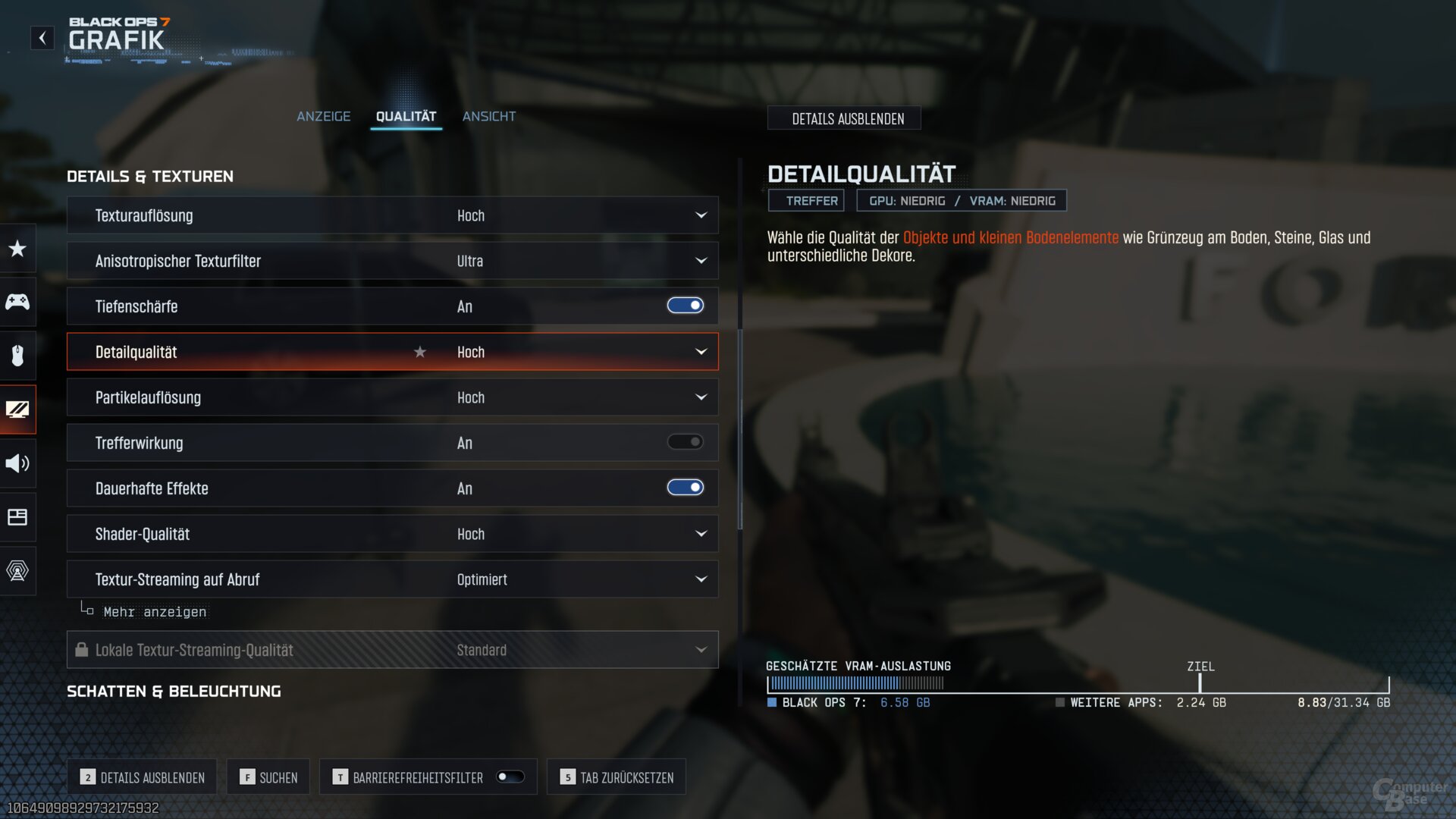Toggle Tiefenschärfe off

point(685,306)
